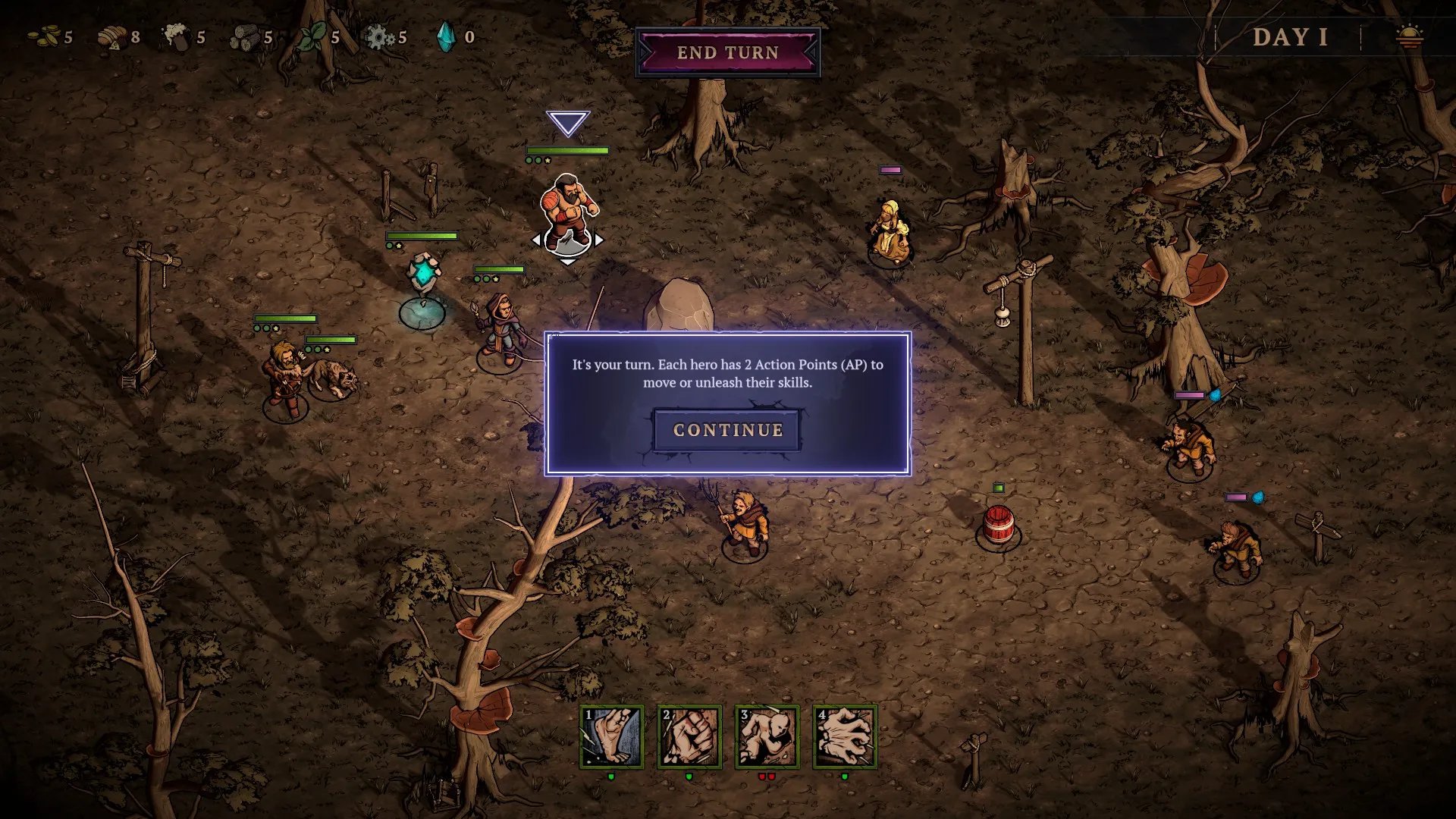Use the clenched fist punch skill
Image resolution: width=1456 pixels, height=819 pixels.
(689, 737)
